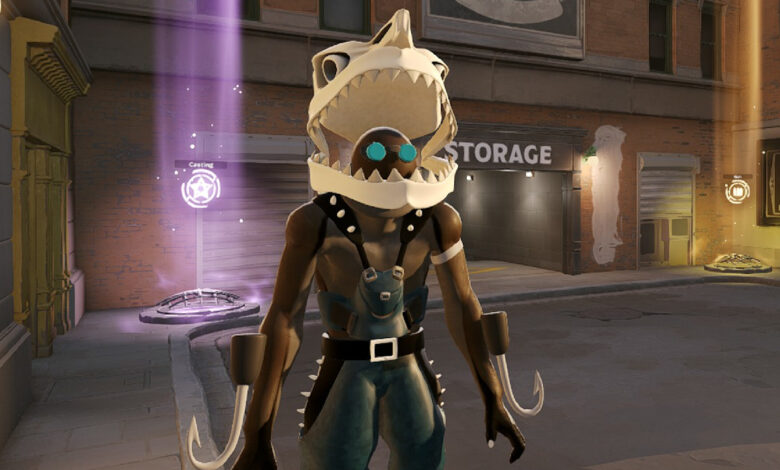Screen dimensions: 780x470
Task: Select the purple Casting star marker
Action: tap(200, 188)
